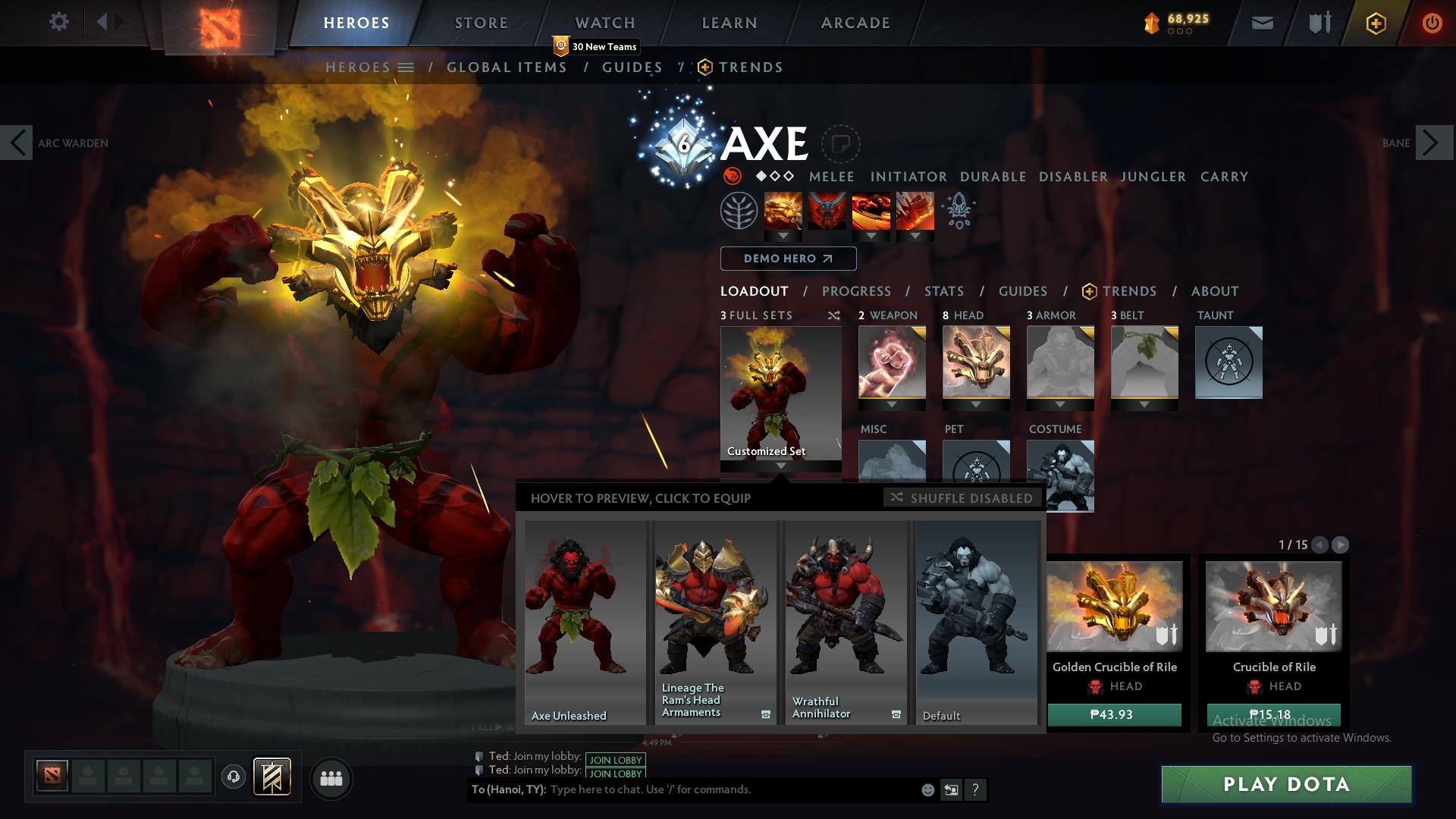This screenshot has width=1456, height=819.
Task: Switch to the Stats tab
Action: click(943, 291)
